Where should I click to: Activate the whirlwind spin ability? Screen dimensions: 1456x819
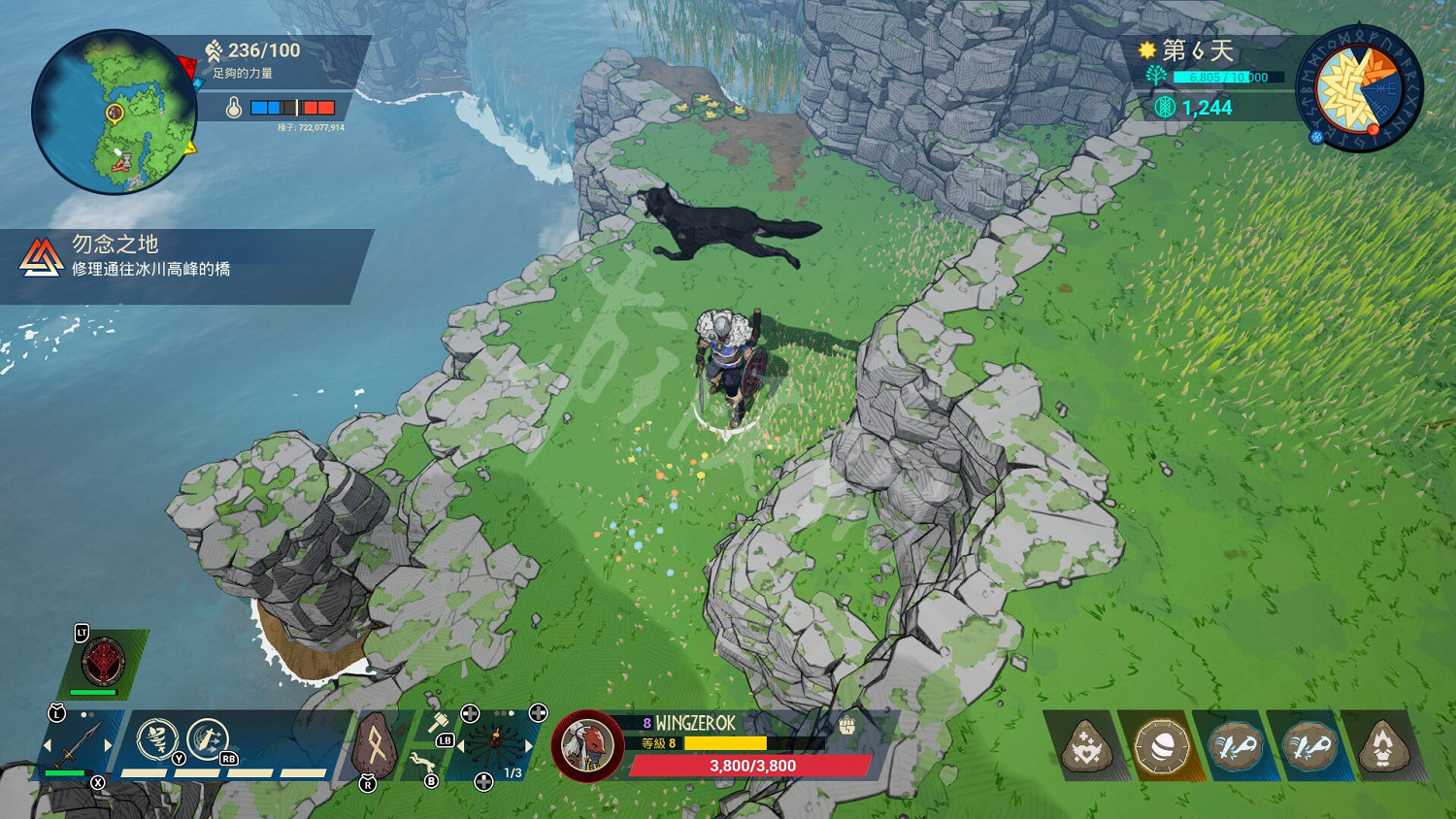(155, 739)
